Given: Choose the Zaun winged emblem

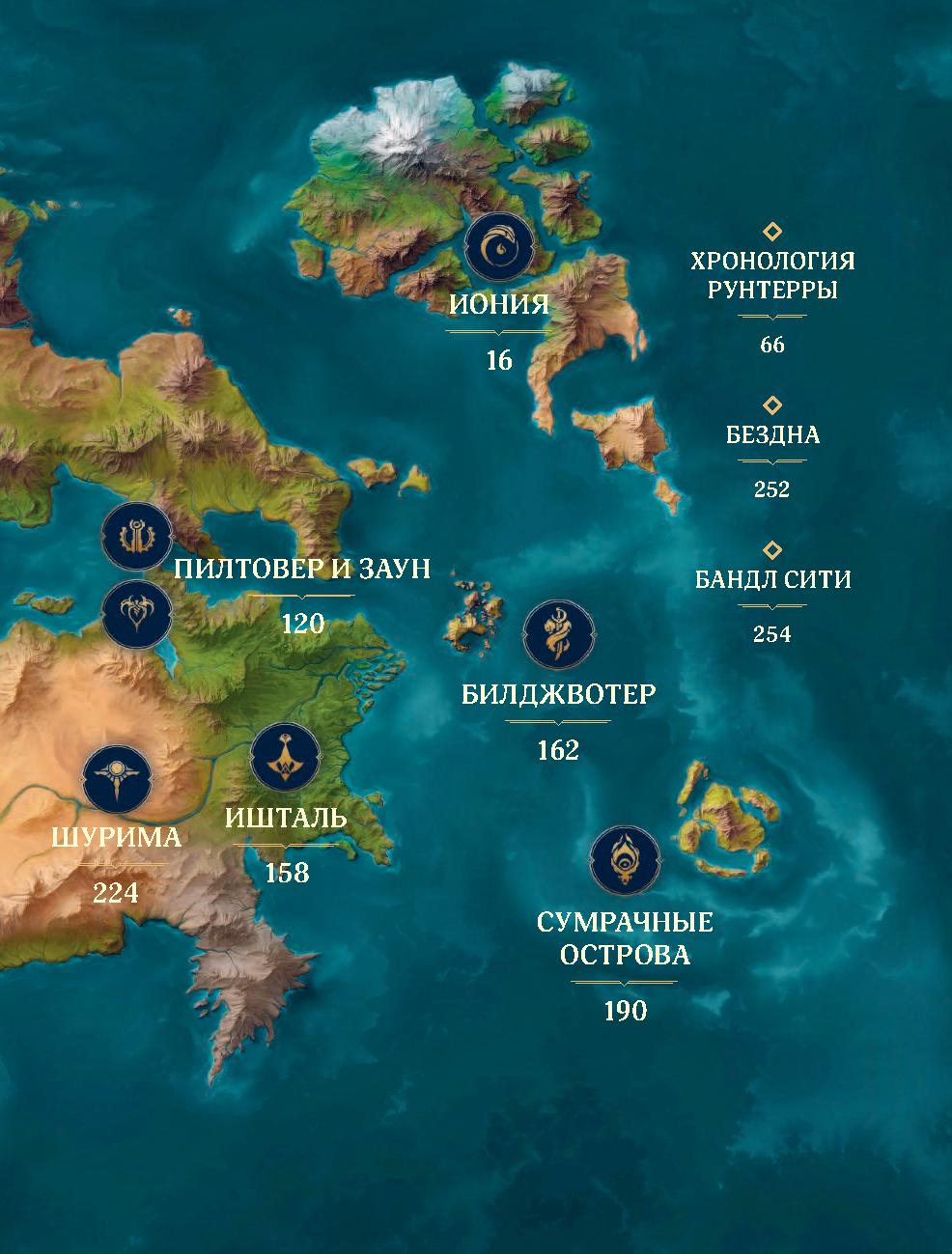Looking at the screenshot, I should (x=137, y=612).
